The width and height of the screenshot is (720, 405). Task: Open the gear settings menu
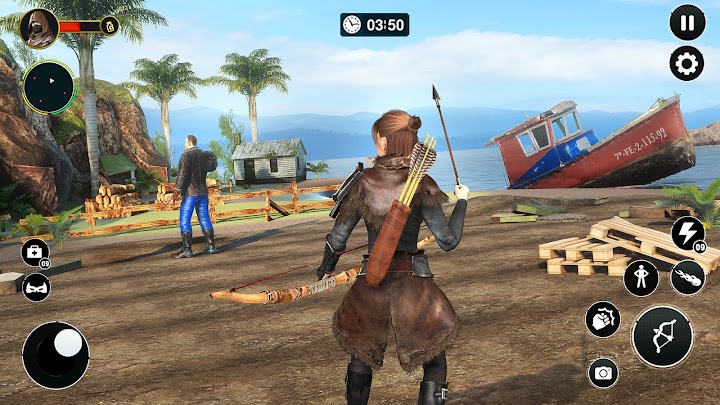(x=687, y=64)
